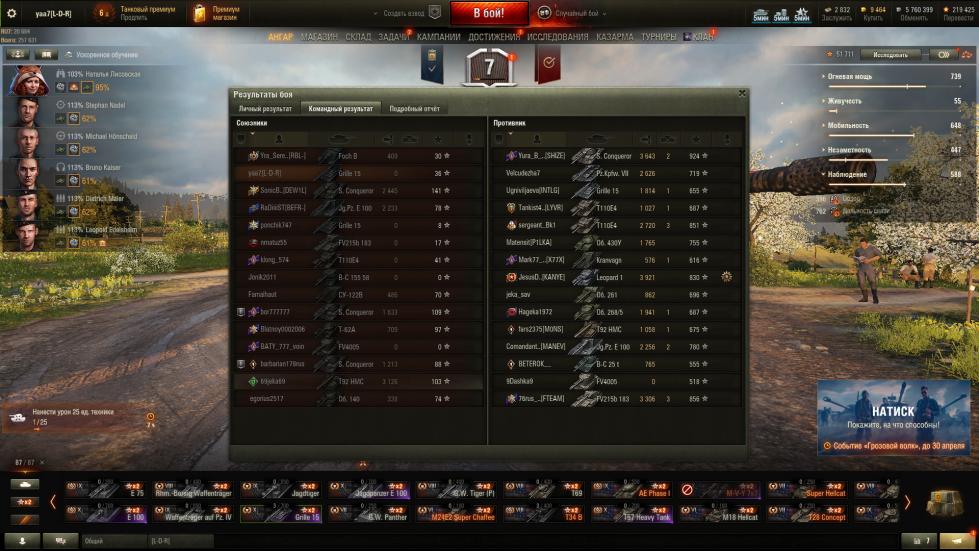This screenshot has height=551, width=979.
Task: Close the battle results window
Action: pos(741,93)
